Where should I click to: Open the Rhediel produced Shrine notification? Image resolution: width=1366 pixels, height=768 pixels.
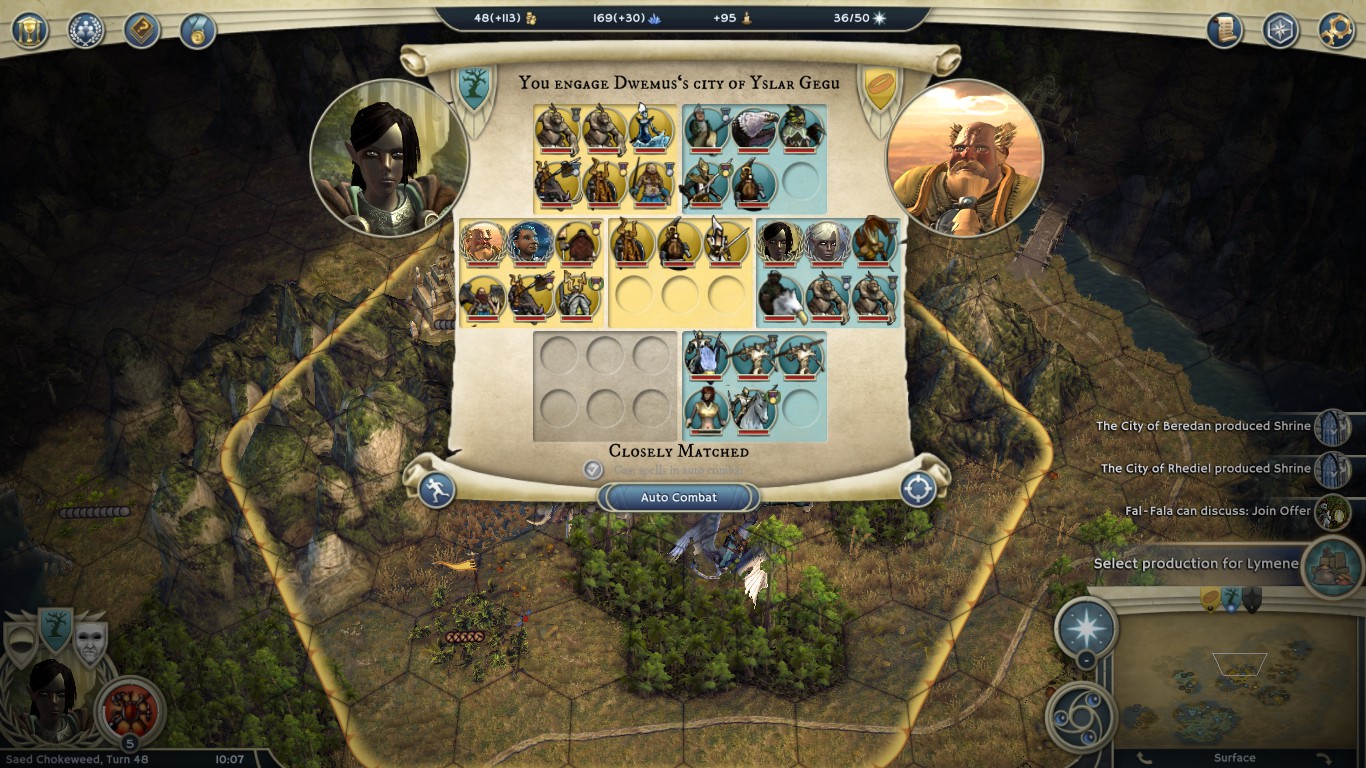(x=1331, y=469)
